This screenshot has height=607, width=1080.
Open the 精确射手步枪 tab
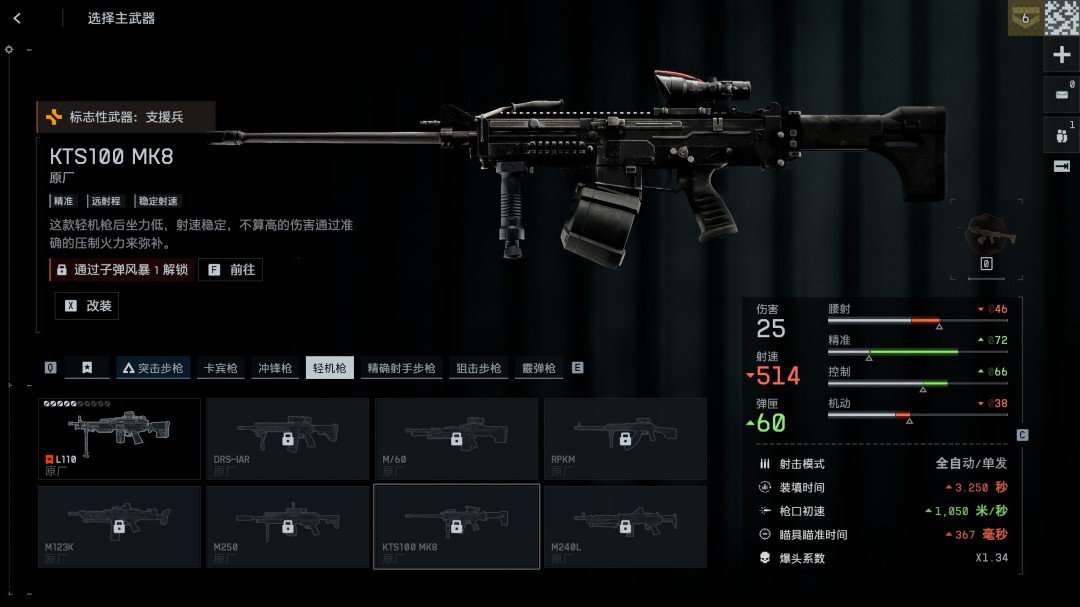[x=400, y=368]
